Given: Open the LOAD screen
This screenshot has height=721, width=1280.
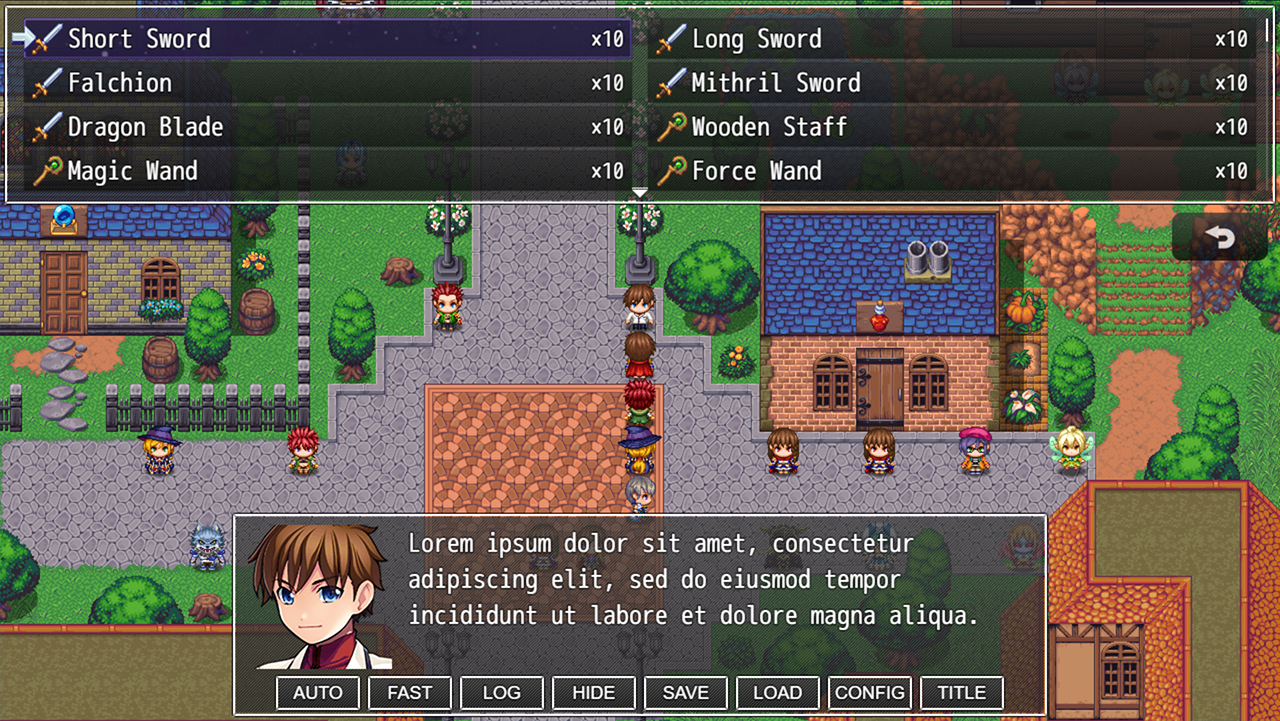Looking at the screenshot, I should tap(778, 692).
